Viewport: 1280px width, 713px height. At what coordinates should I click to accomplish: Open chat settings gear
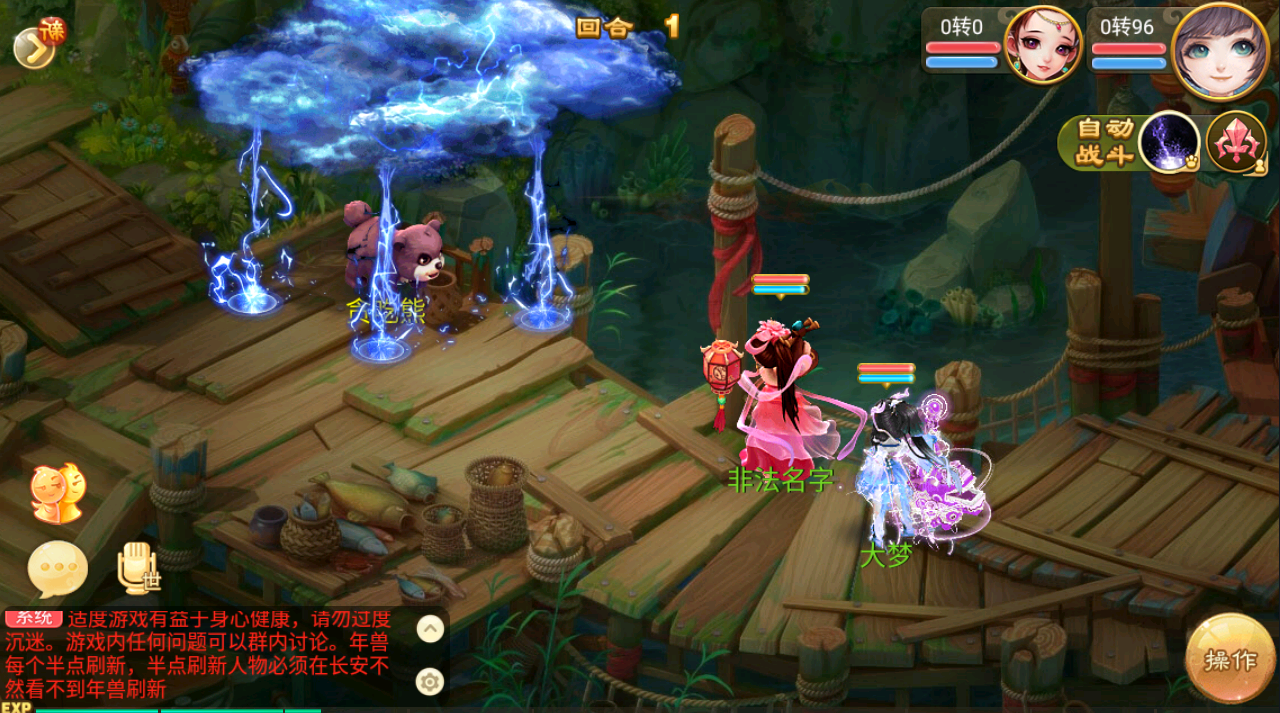point(430,682)
